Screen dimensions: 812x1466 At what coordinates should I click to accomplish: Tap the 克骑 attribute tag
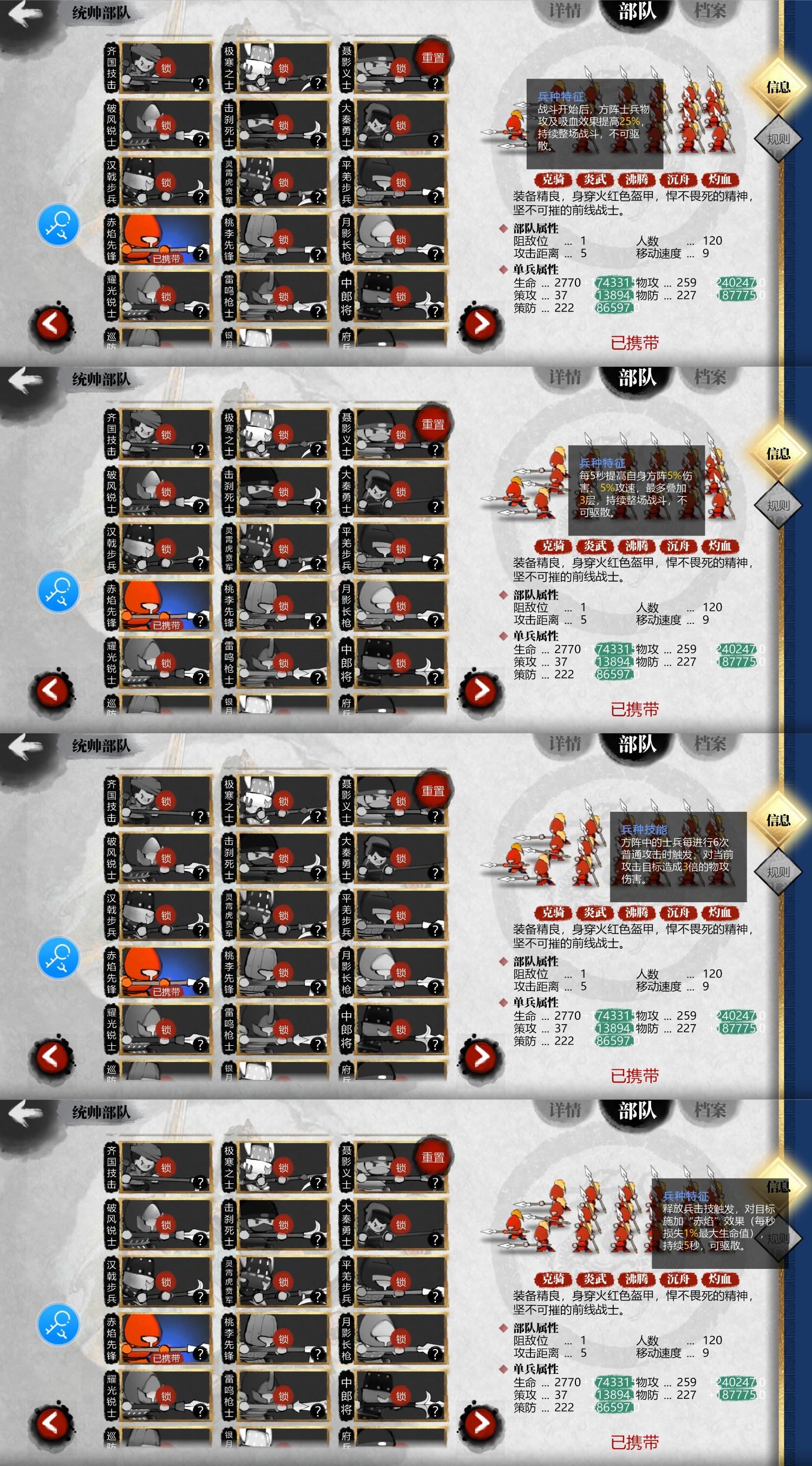(x=555, y=180)
